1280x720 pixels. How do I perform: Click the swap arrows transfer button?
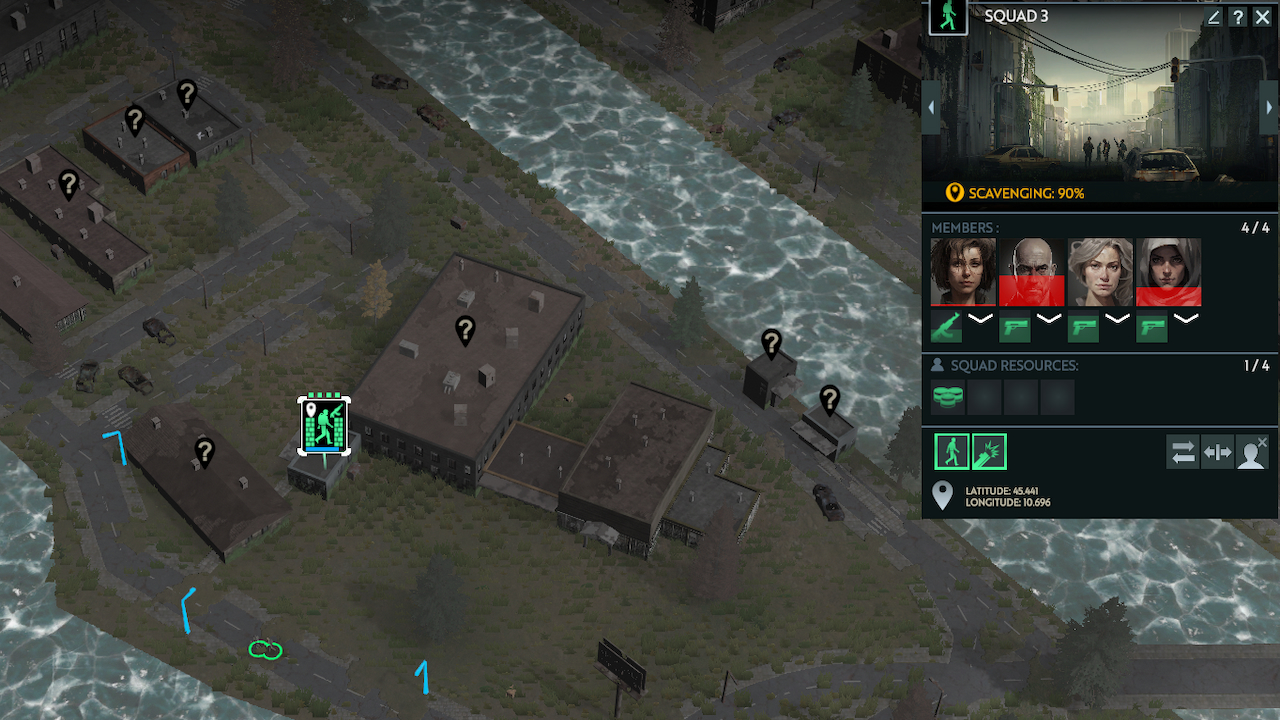click(1183, 452)
